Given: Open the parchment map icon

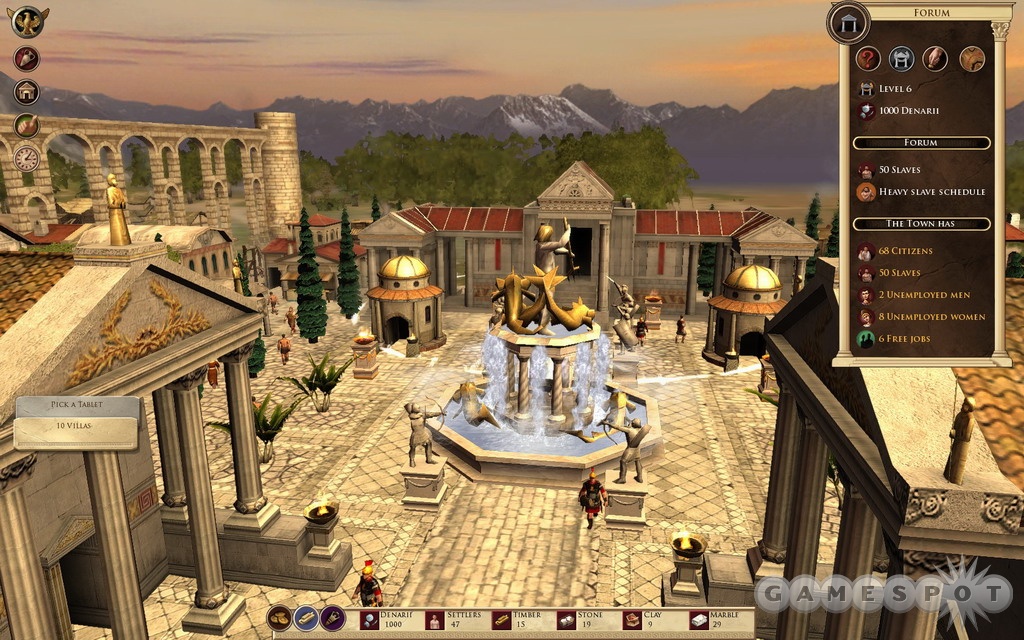Looking at the screenshot, I should pyautogui.click(x=971, y=58).
